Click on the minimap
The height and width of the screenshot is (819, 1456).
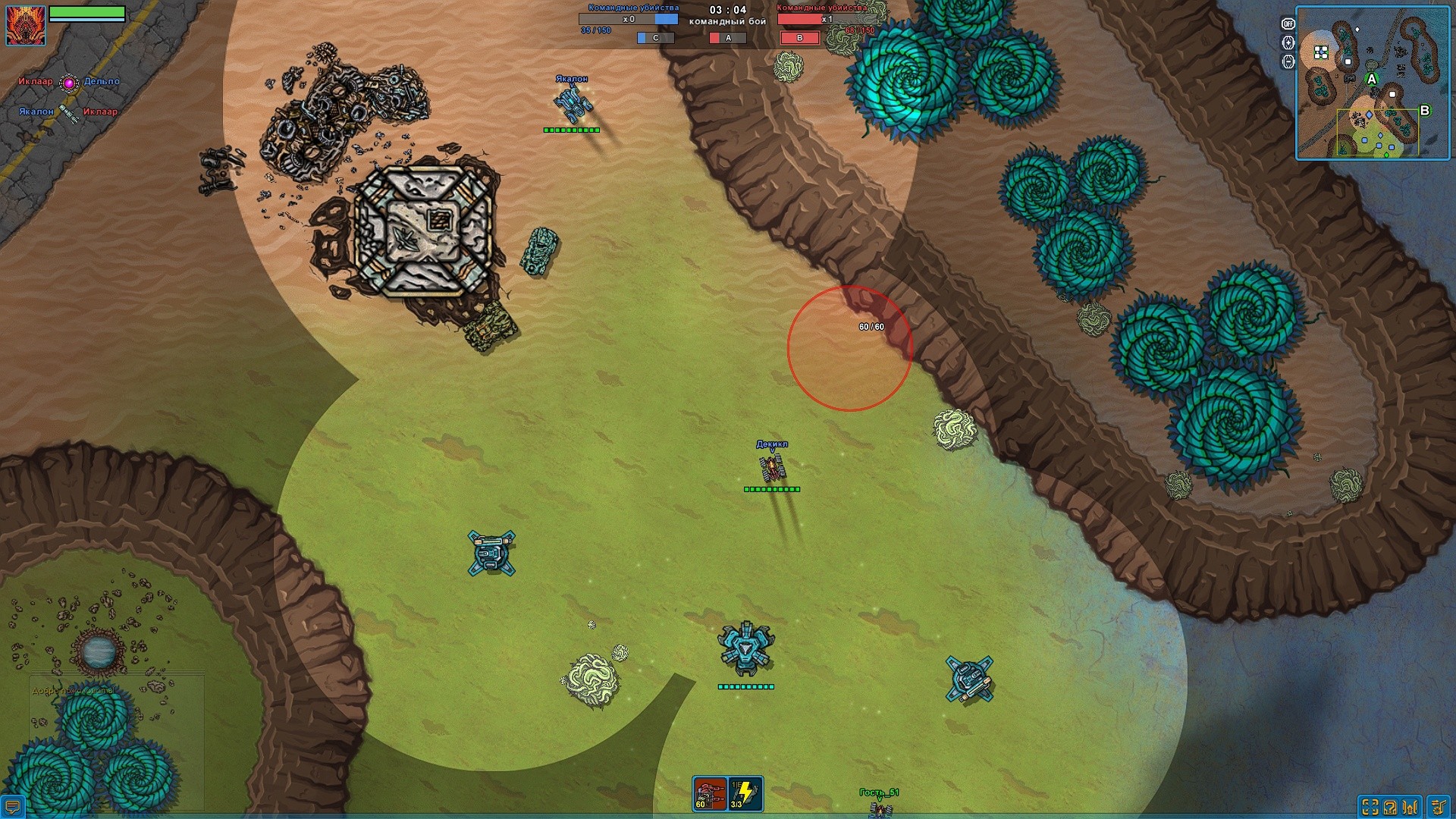[1372, 83]
